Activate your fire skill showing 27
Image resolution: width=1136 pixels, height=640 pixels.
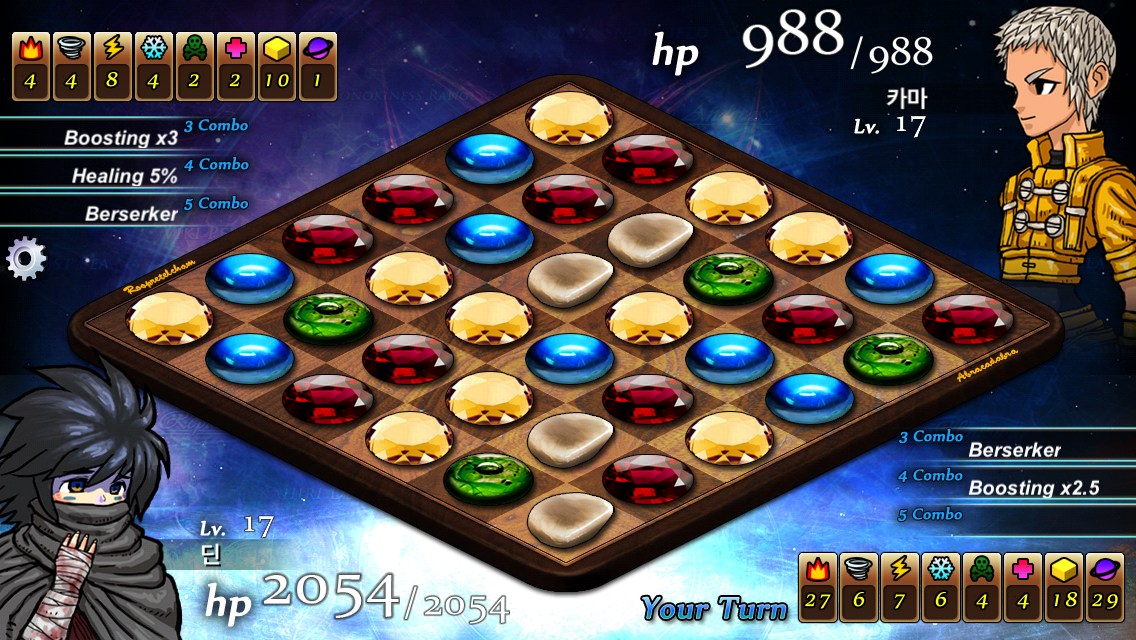pos(817,586)
